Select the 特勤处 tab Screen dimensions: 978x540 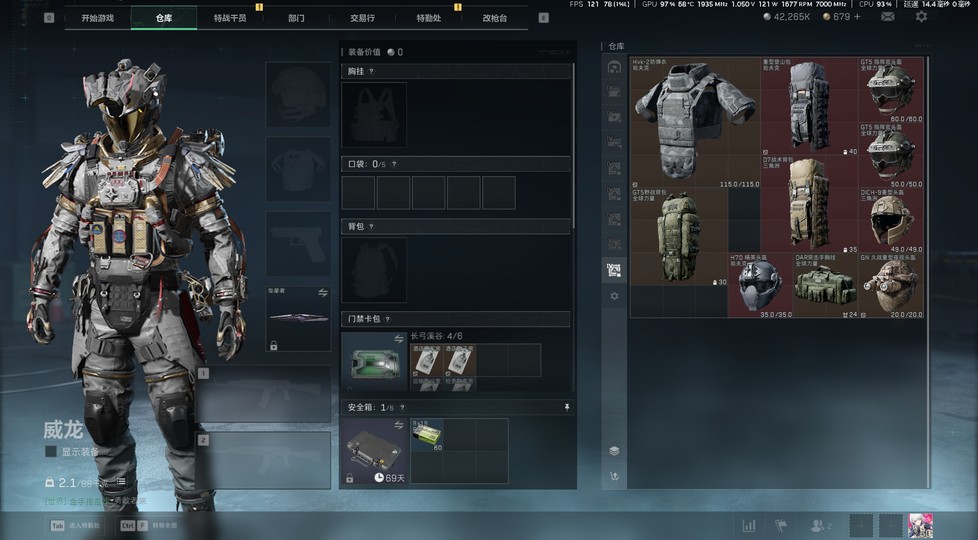click(428, 18)
